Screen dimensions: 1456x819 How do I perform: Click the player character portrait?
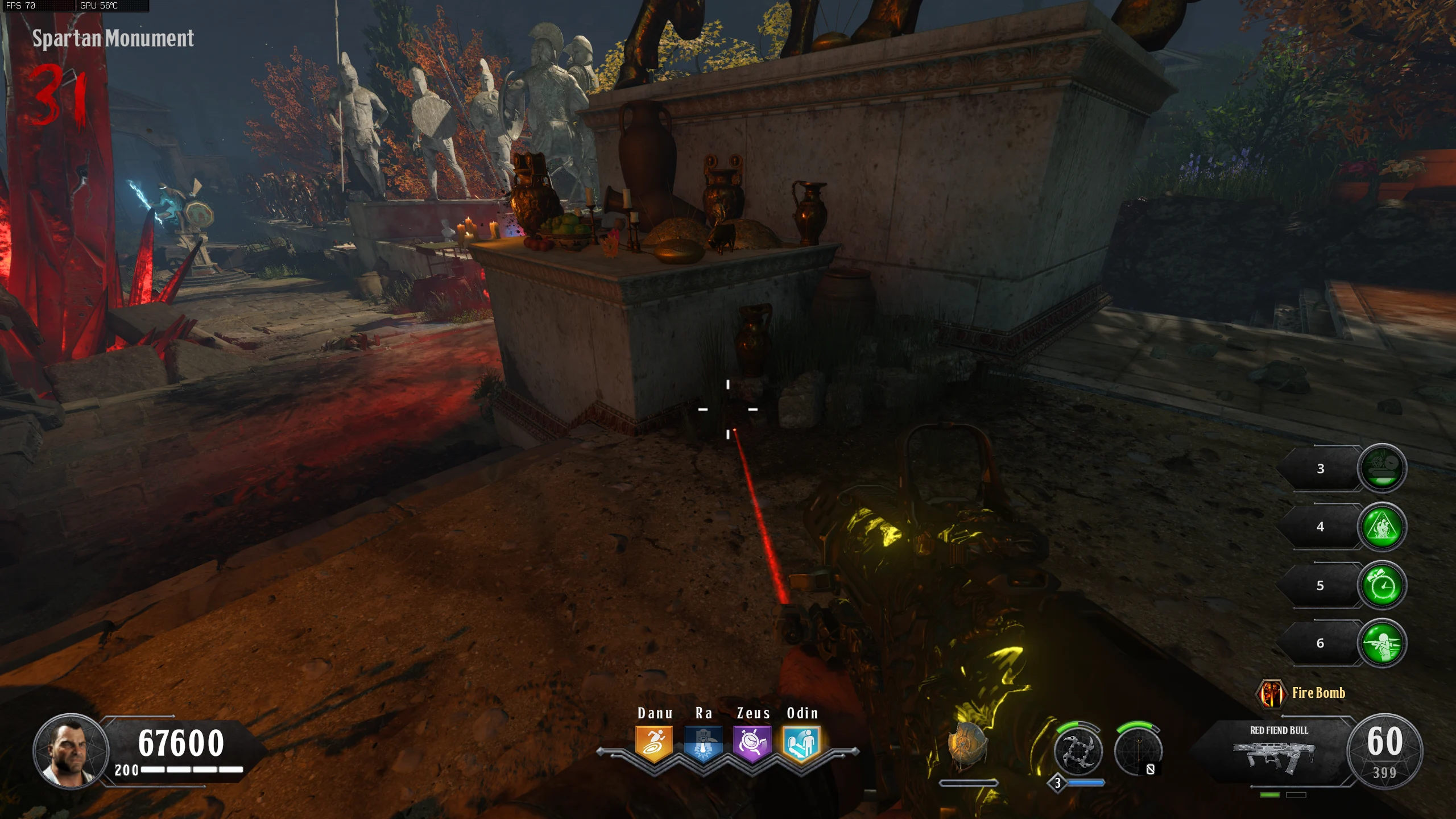click(71, 751)
